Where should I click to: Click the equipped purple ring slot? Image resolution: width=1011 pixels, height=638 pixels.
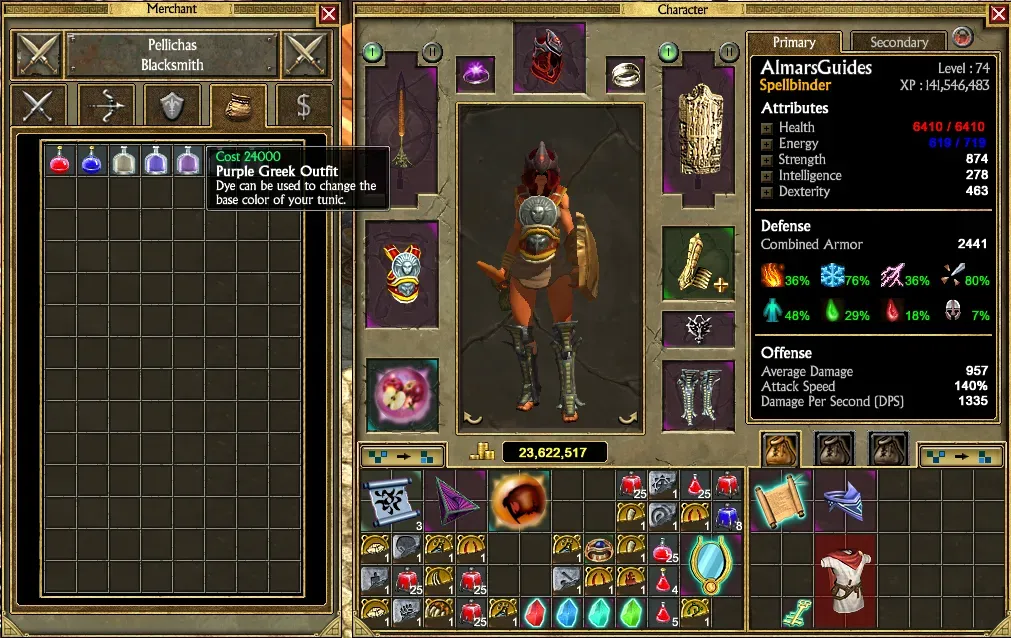coord(475,72)
